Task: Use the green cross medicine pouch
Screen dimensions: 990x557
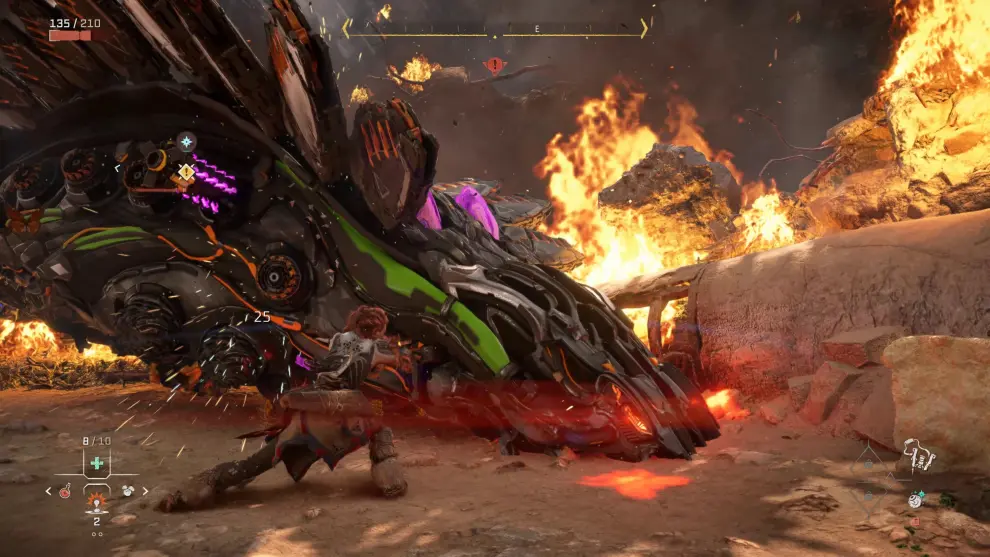Action: [96, 464]
